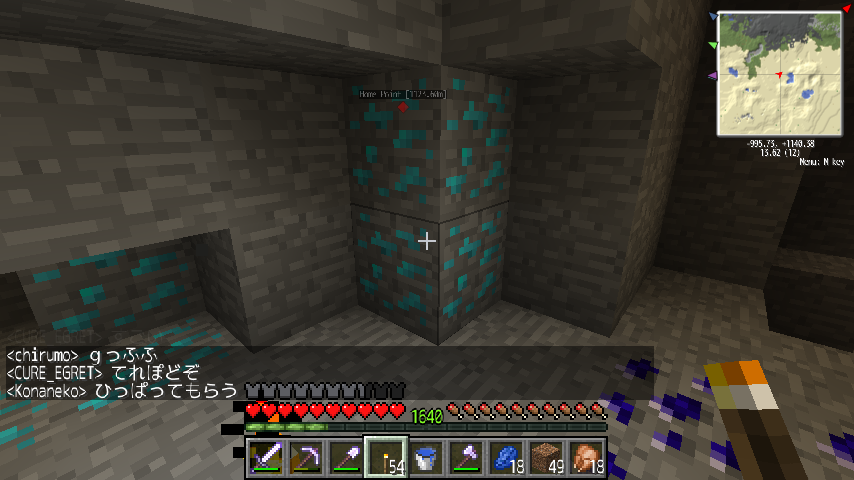Select the enchanted axe hotbar slot

466,459
